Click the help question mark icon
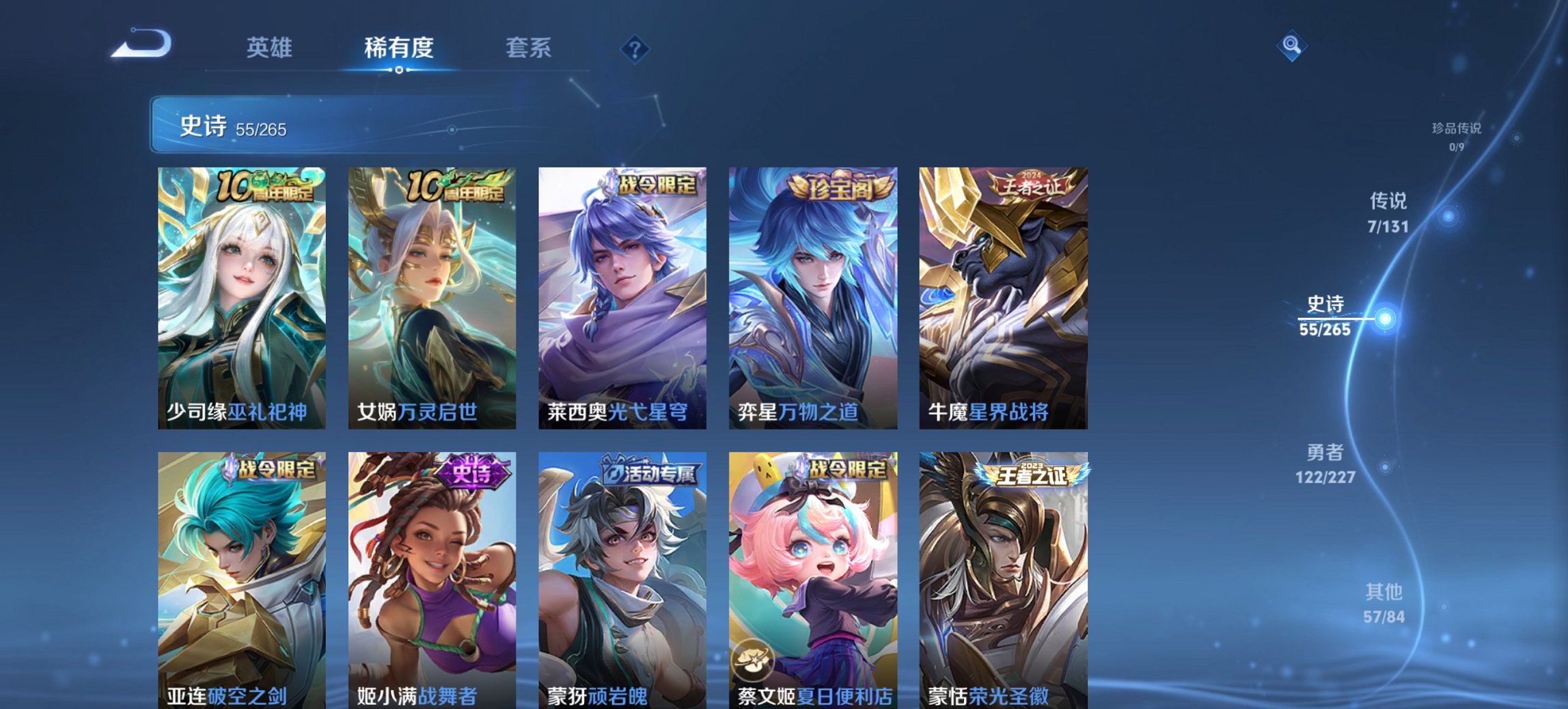Viewport: 1568px width, 709px height. point(635,48)
